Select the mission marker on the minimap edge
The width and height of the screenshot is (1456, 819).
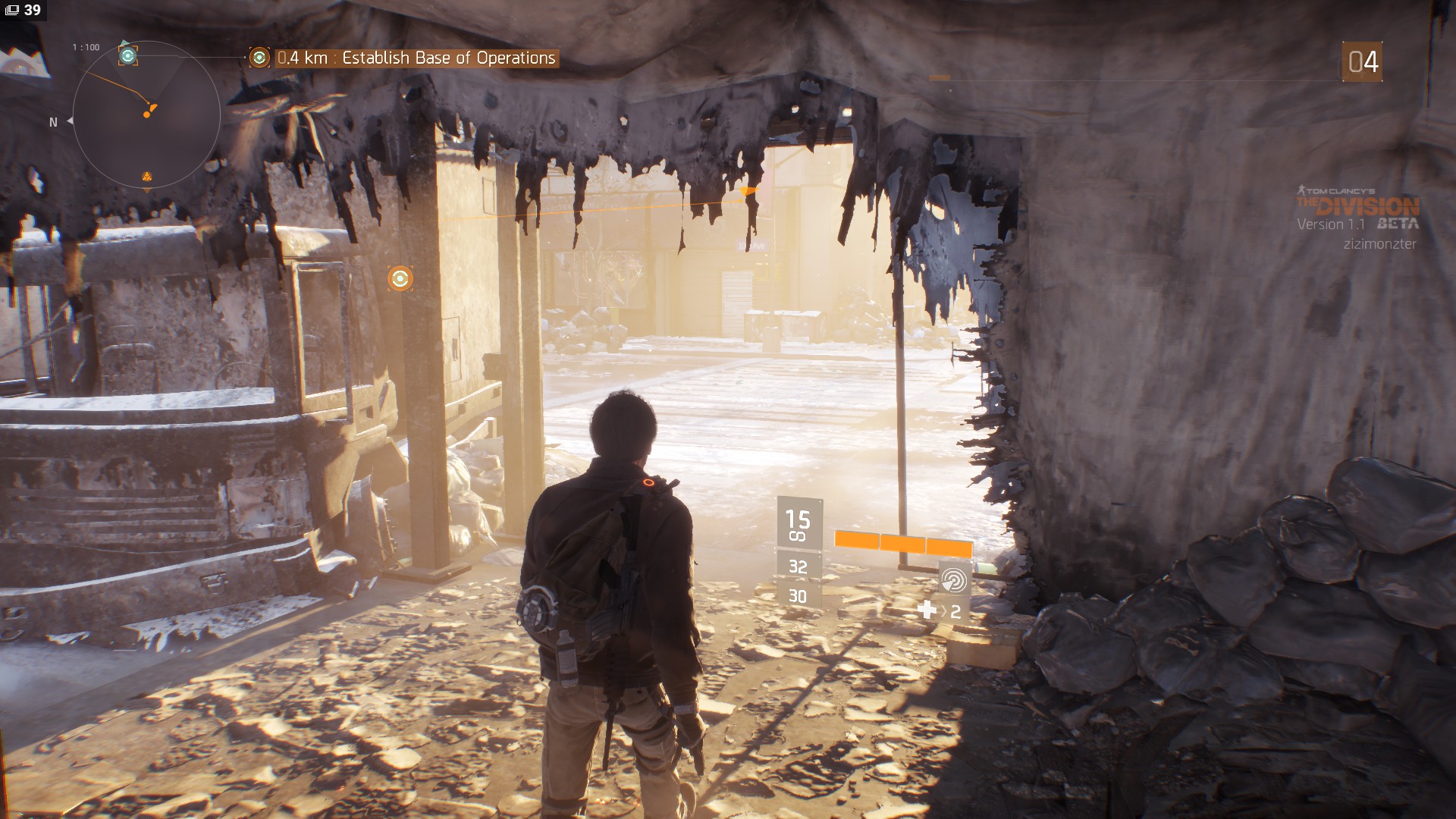(128, 55)
